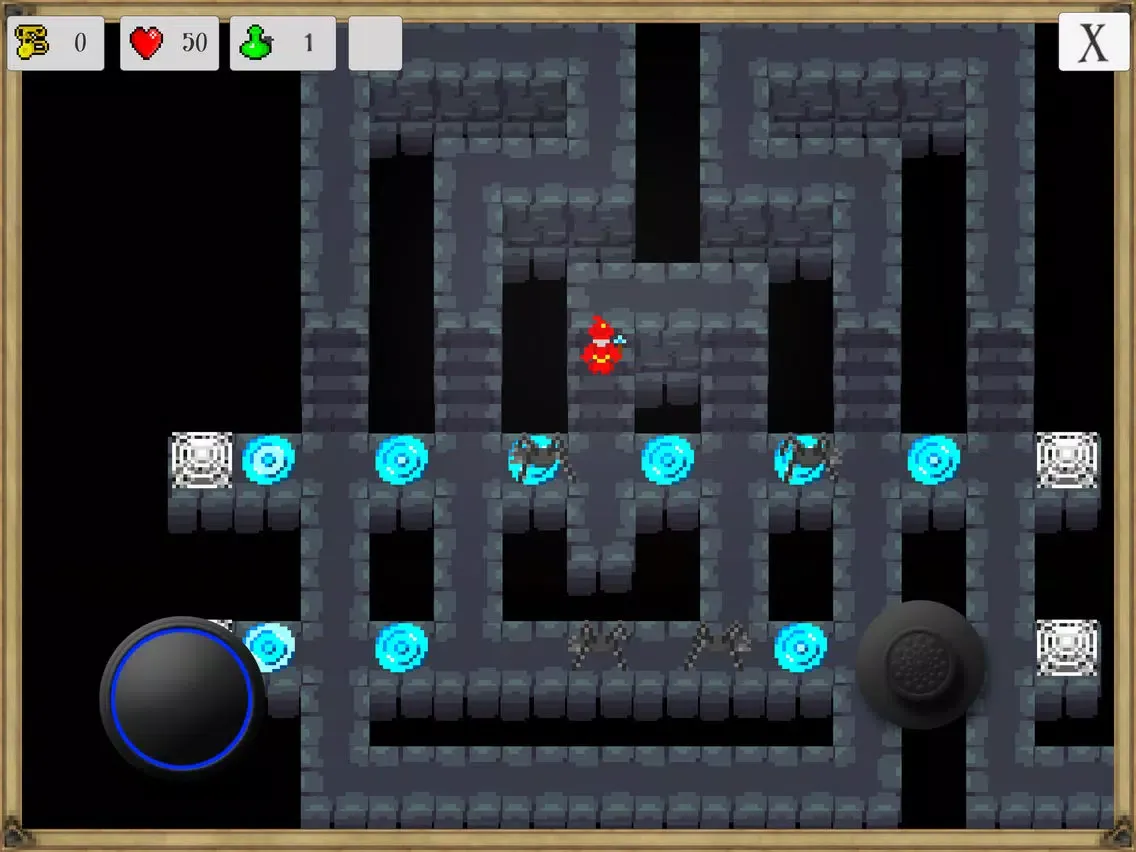This screenshot has width=1136, height=852.
Task: Select the empty item slot beside the potion
Action: 375,43
